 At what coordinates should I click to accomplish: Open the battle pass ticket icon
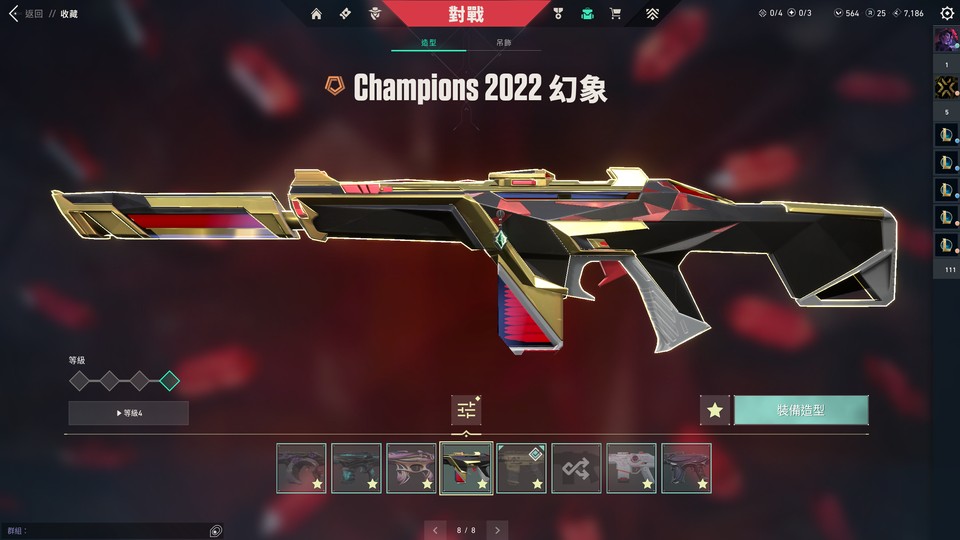click(x=345, y=14)
